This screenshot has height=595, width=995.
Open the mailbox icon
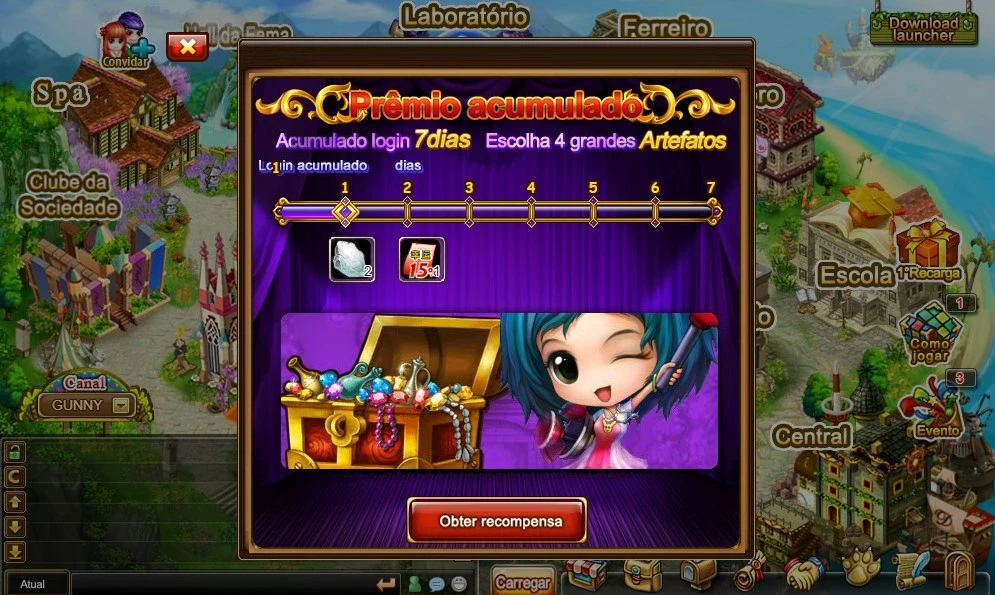pyautogui.click(x=697, y=573)
